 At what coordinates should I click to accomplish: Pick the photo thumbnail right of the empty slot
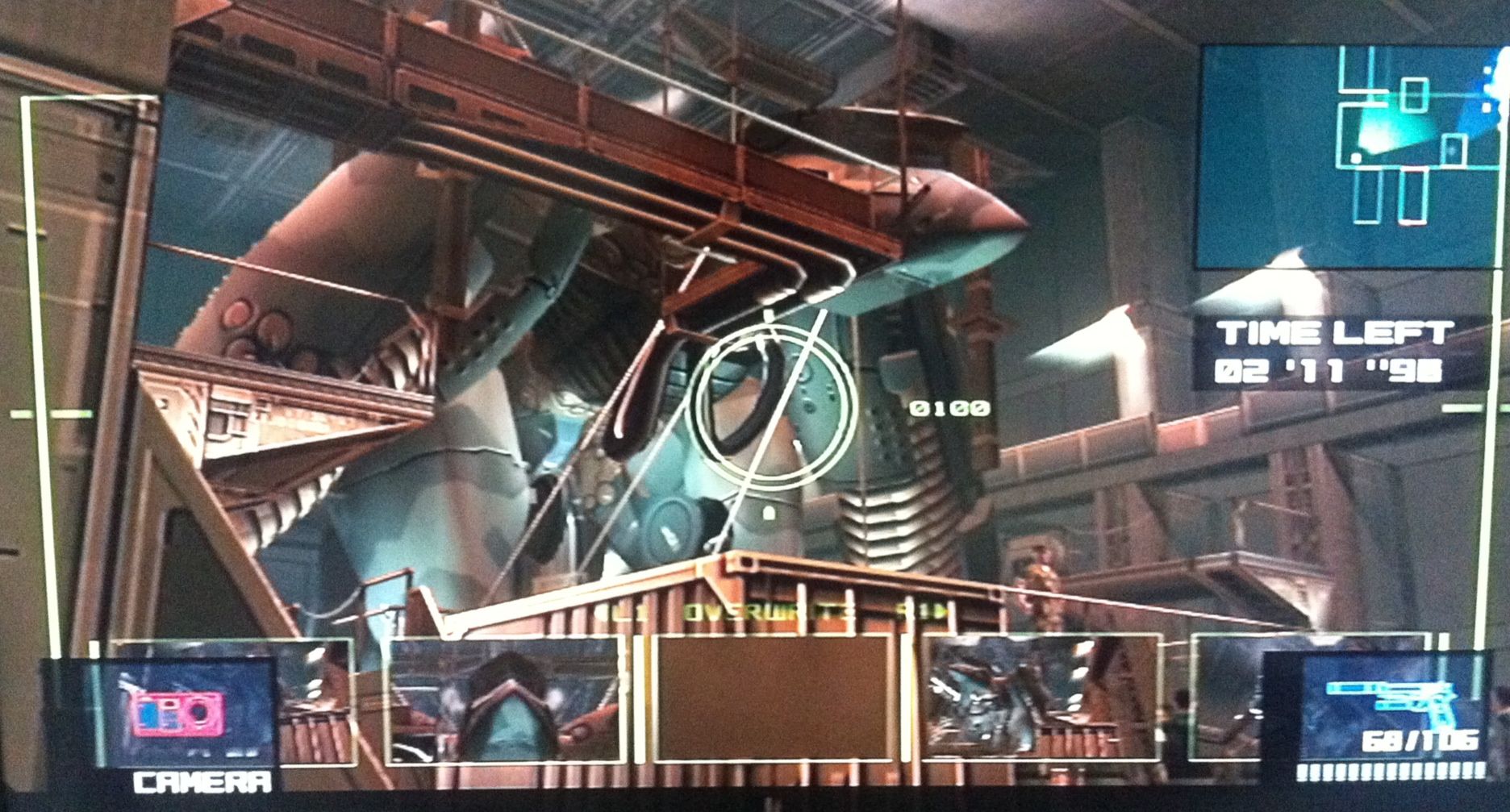click(1041, 698)
